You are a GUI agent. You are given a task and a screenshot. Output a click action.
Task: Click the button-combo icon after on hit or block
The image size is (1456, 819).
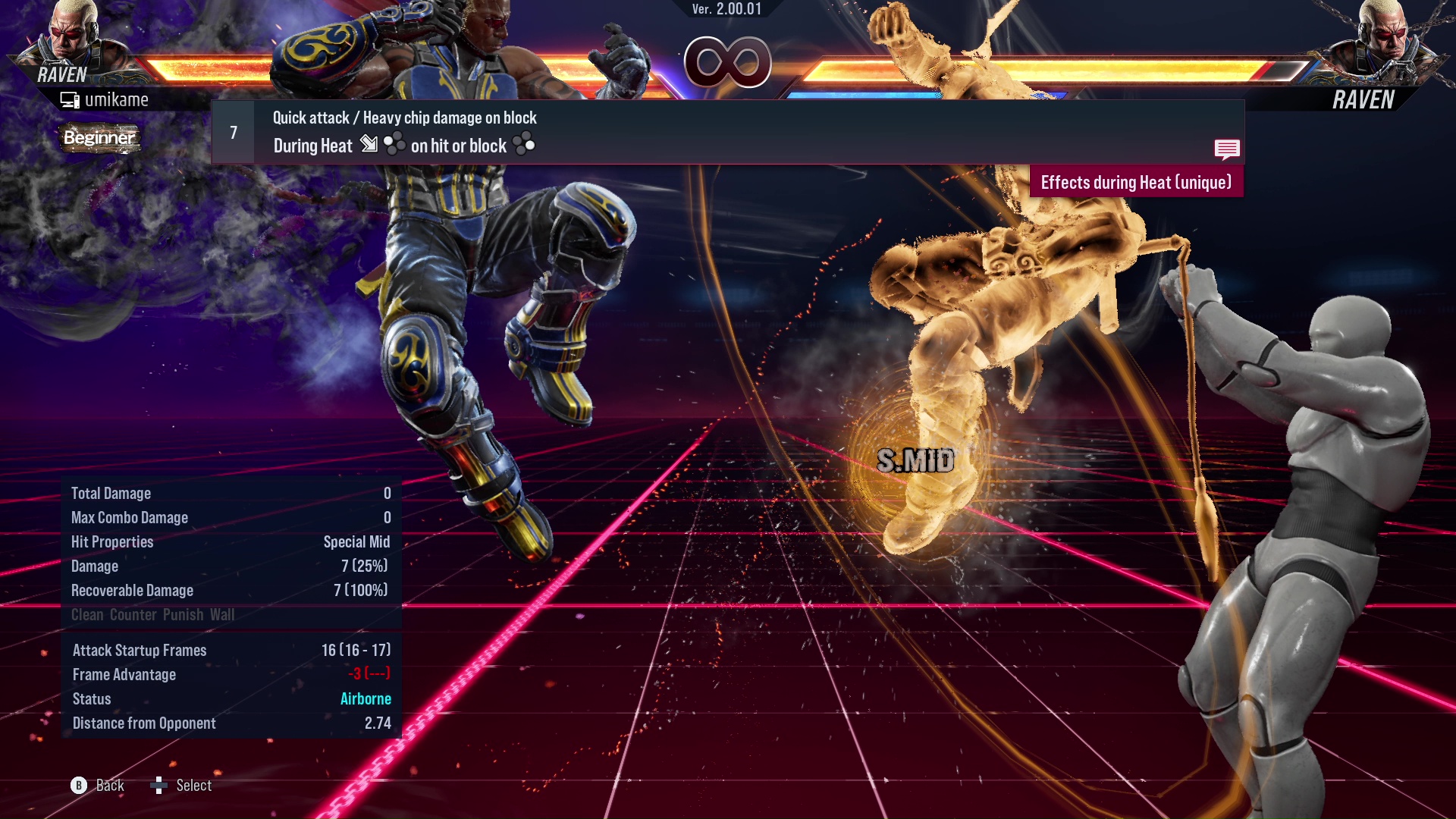point(526,145)
